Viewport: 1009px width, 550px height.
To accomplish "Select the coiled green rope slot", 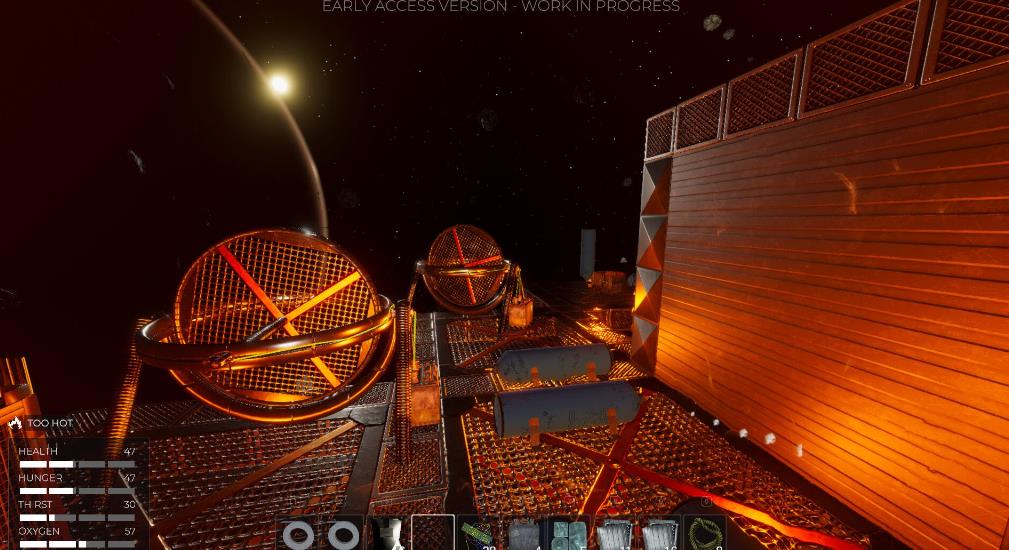I will point(704,534).
